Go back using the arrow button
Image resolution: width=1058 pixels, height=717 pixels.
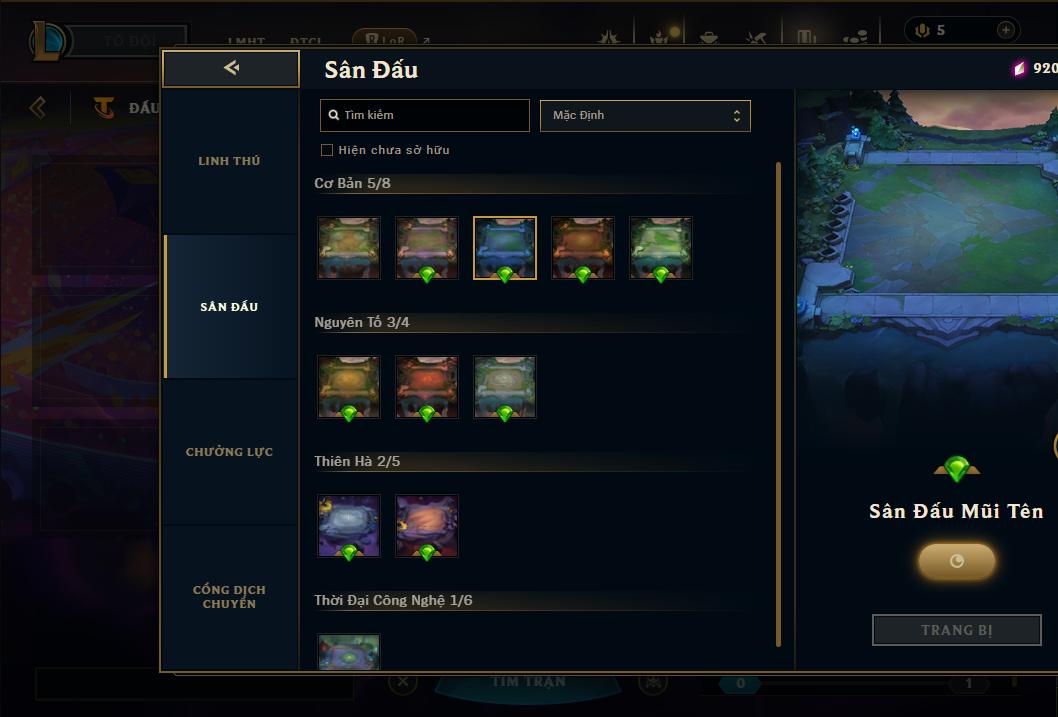click(231, 68)
